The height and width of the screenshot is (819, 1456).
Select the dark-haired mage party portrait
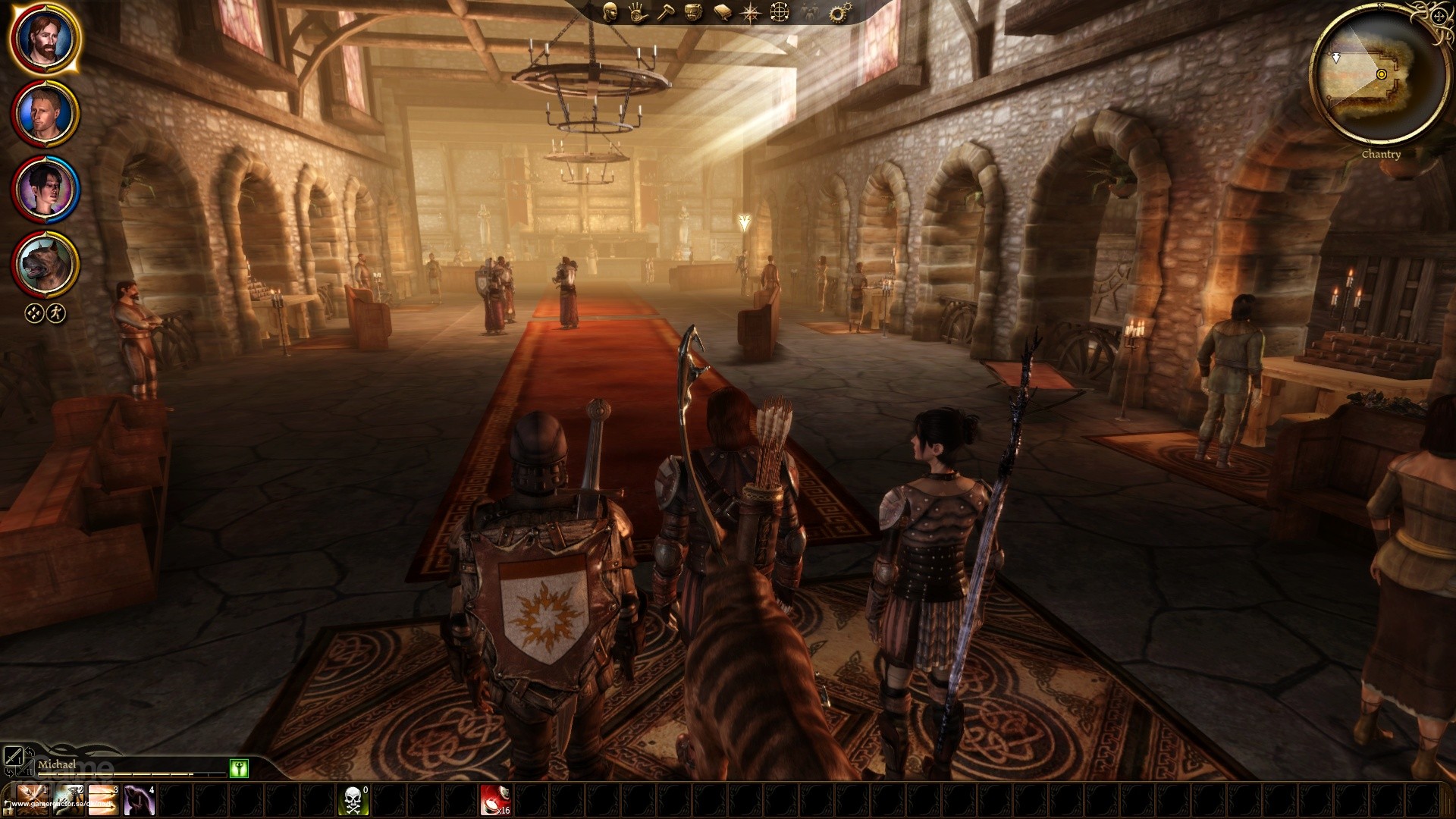point(45,187)
